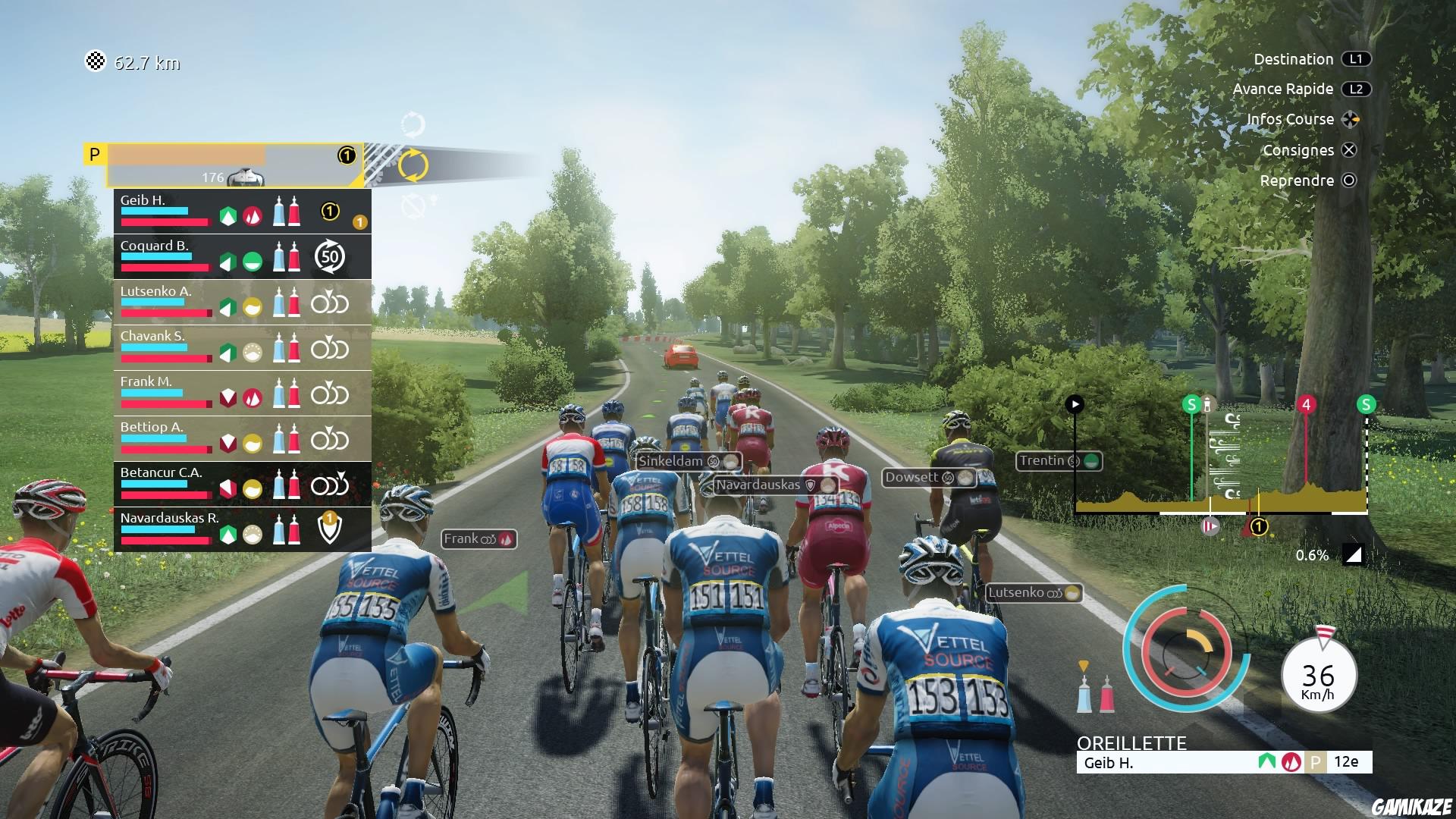The height and width of the screenshot is (819, 1456).
Task: Select the gold attack badge next to Geib H.
Action: click(359, 222)
